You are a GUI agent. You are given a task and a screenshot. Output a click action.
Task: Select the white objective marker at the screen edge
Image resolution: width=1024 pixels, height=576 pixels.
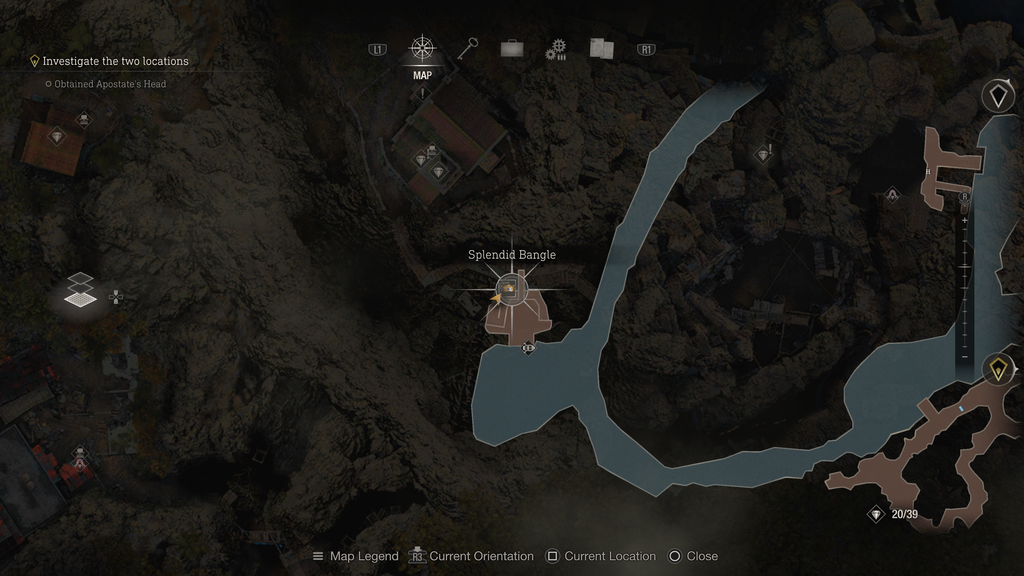(x=998, y=96)
